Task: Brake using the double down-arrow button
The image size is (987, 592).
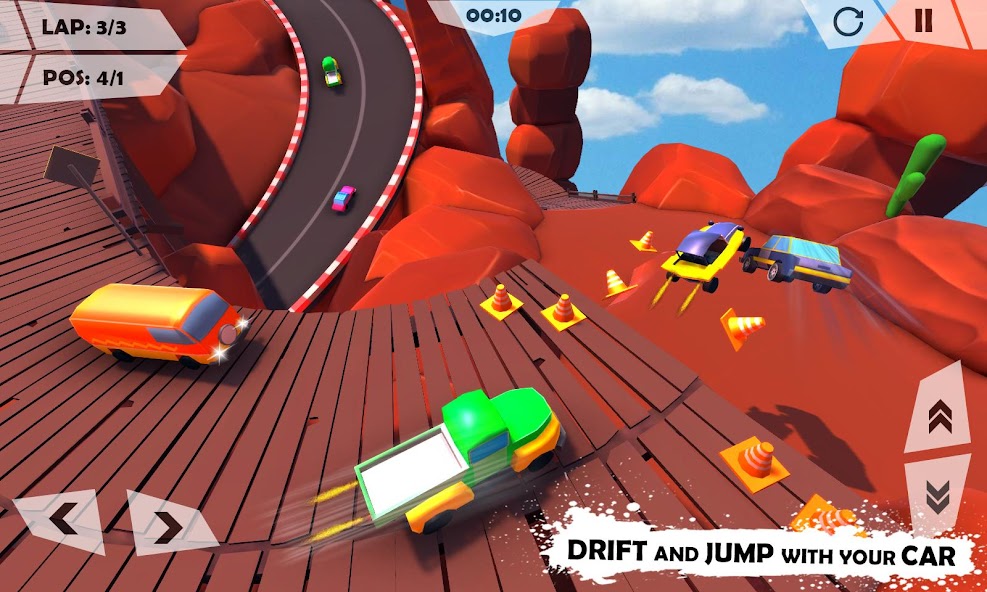Action: [x=938, y=496]
